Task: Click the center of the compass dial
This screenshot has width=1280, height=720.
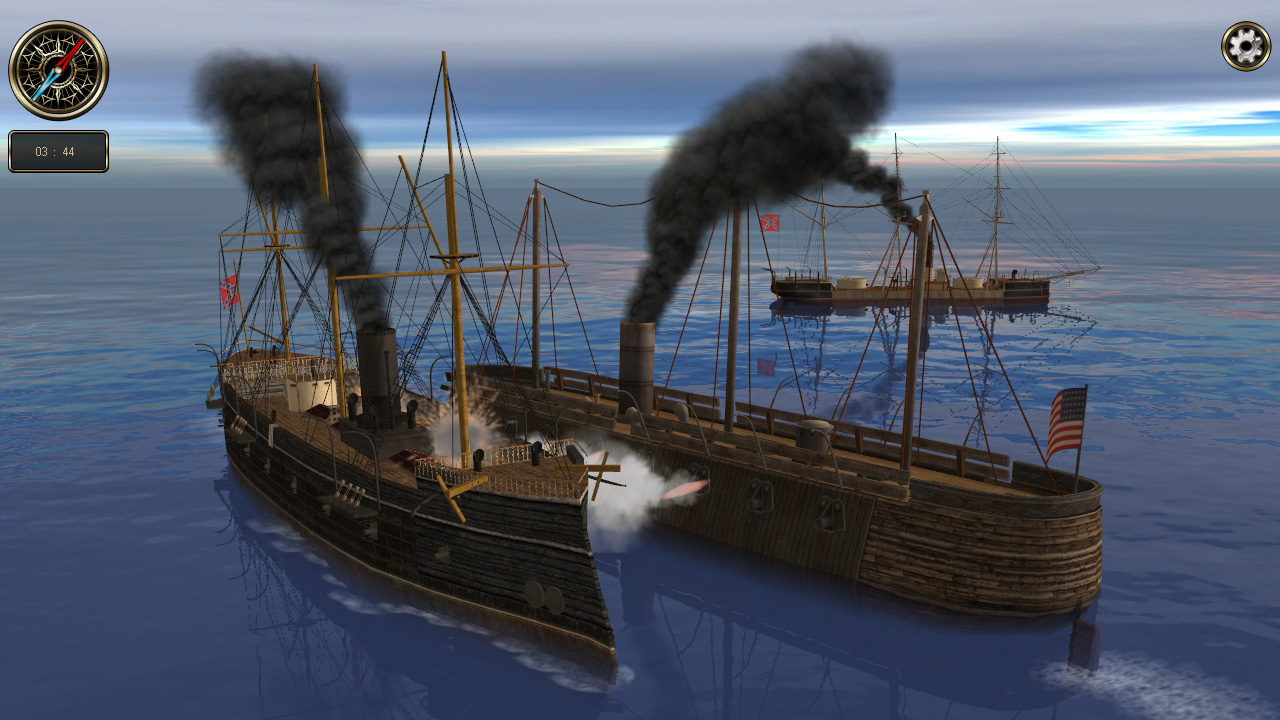Action: click(x=58, y=68)
